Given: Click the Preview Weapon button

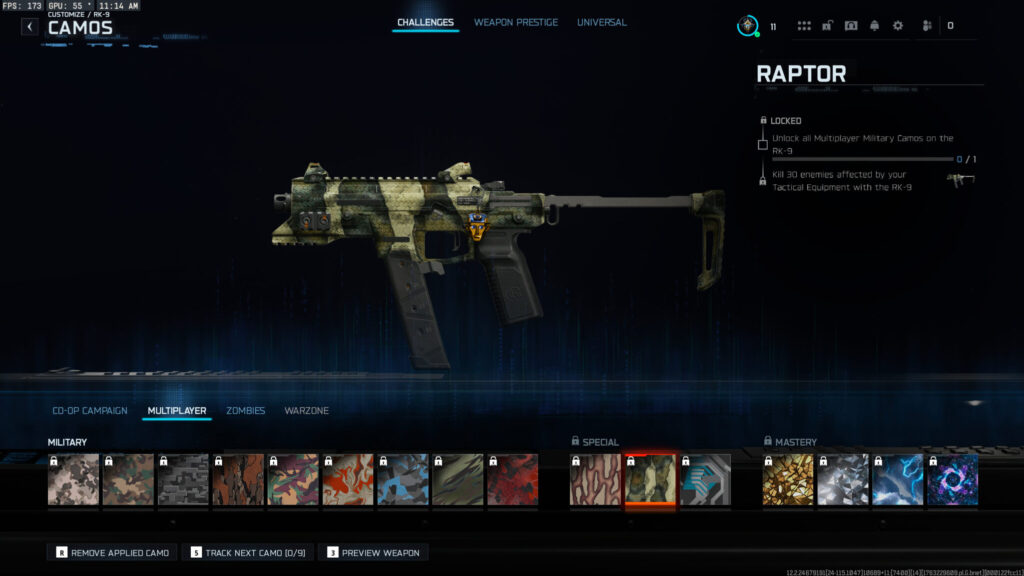Looking at the screenshot, I should (x=375, y=552).
